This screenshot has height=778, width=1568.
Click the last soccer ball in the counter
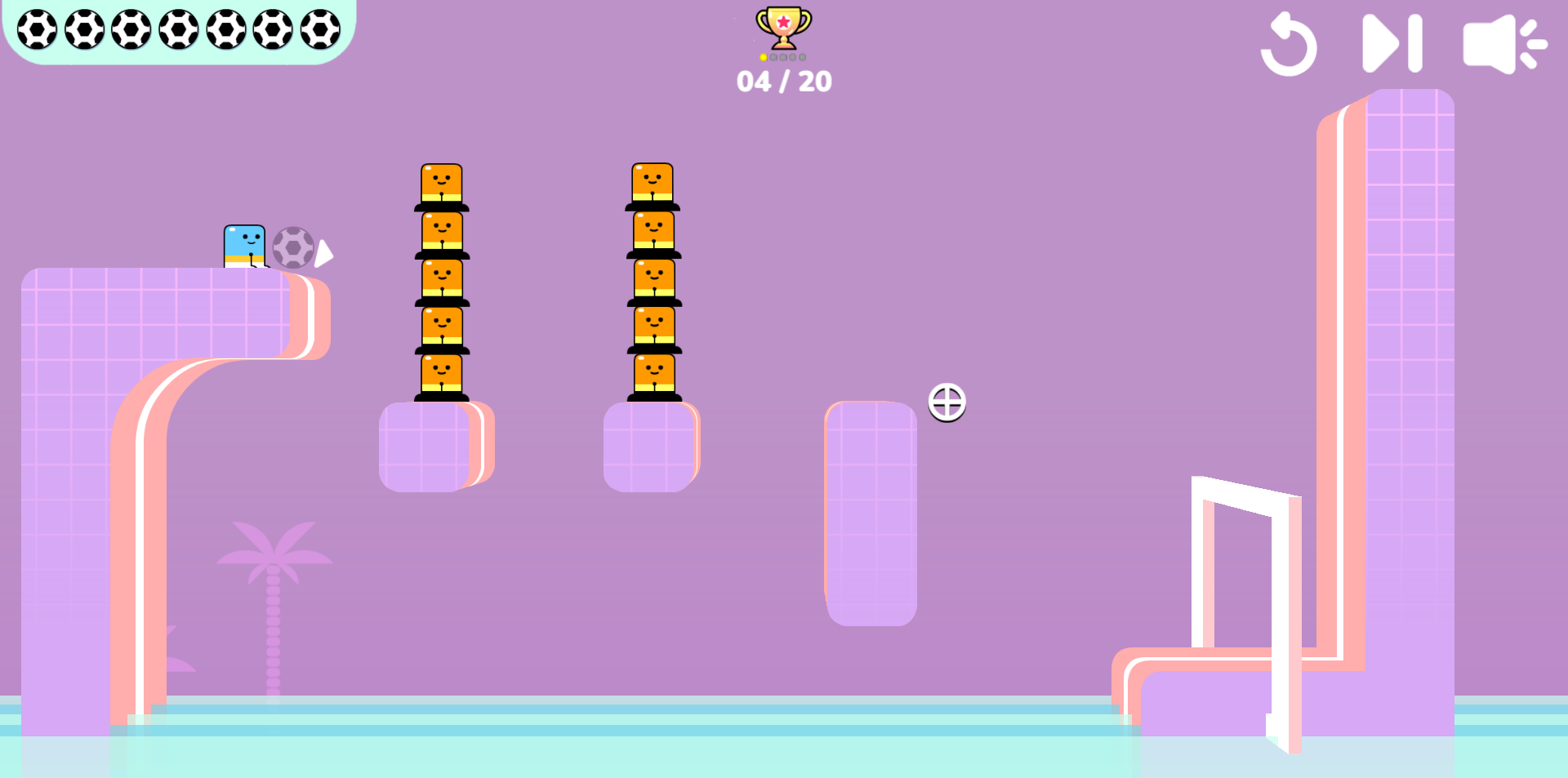pyautogui.click(x=318, y=29)
